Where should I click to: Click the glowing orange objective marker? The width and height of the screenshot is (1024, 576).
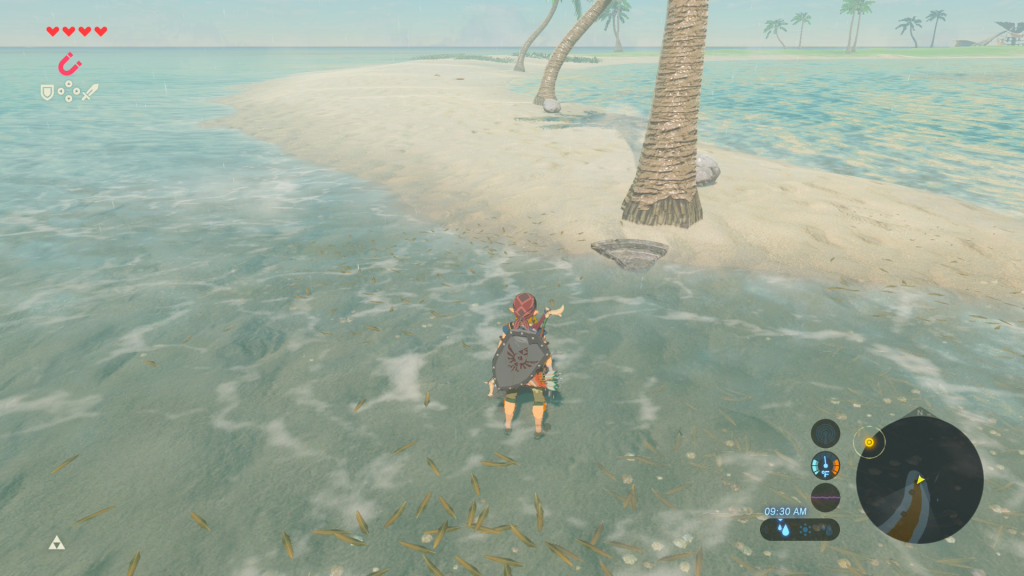point(869,441)
